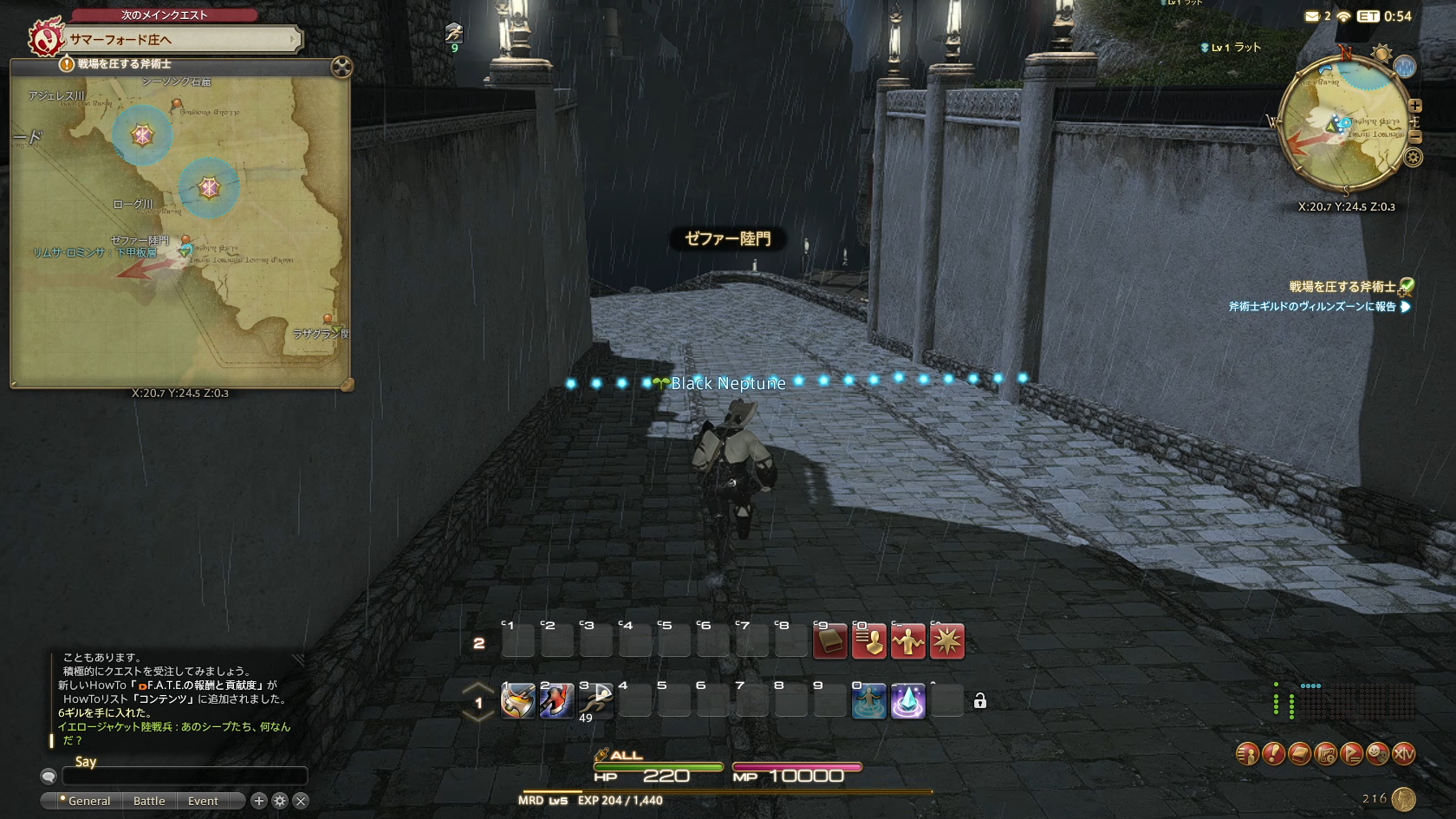Zoom in the minimap with plus button
1456x819 pixels.
pyautogui.click(x=1415, y=106)
